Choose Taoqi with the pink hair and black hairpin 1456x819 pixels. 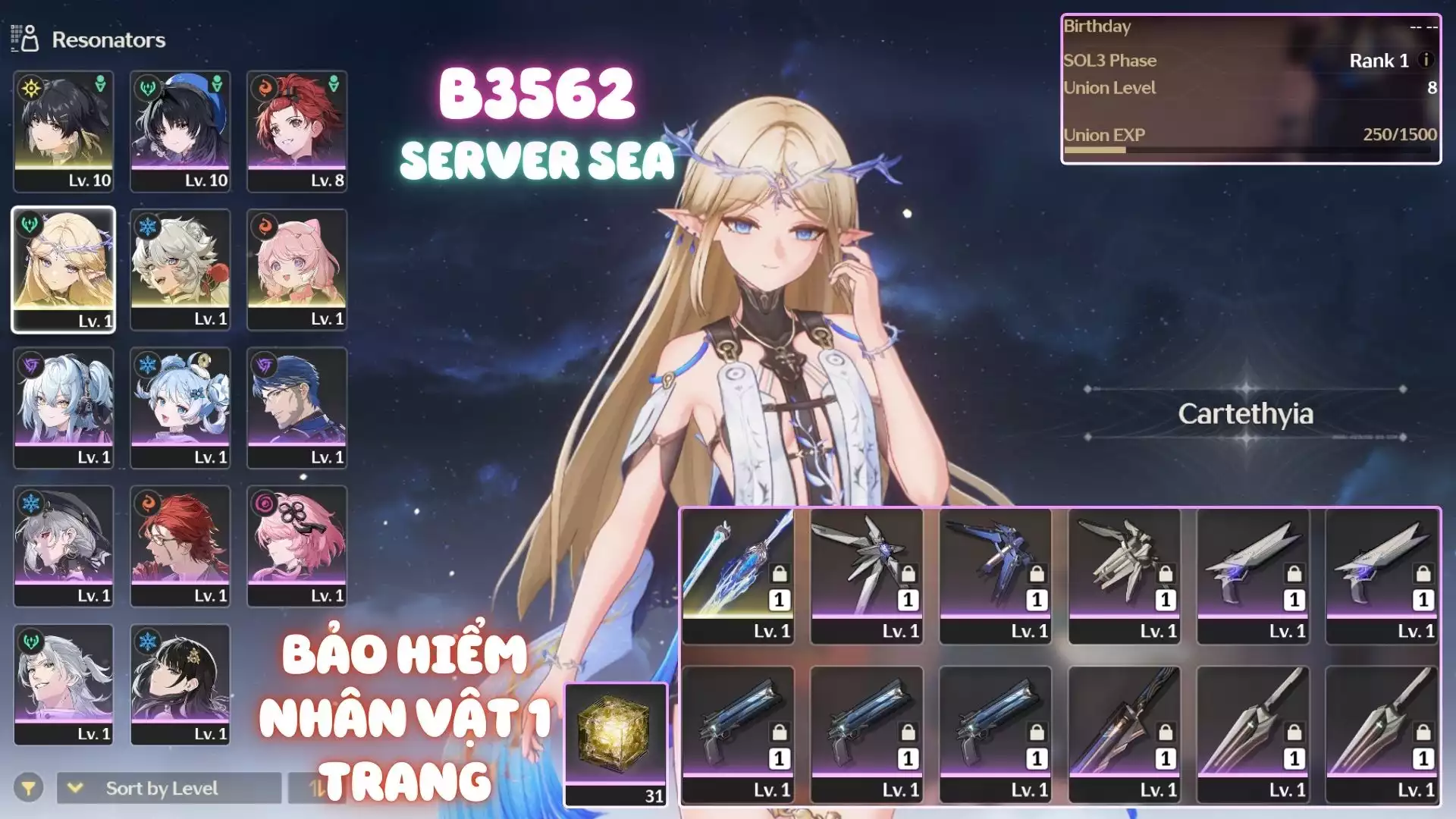297,546
